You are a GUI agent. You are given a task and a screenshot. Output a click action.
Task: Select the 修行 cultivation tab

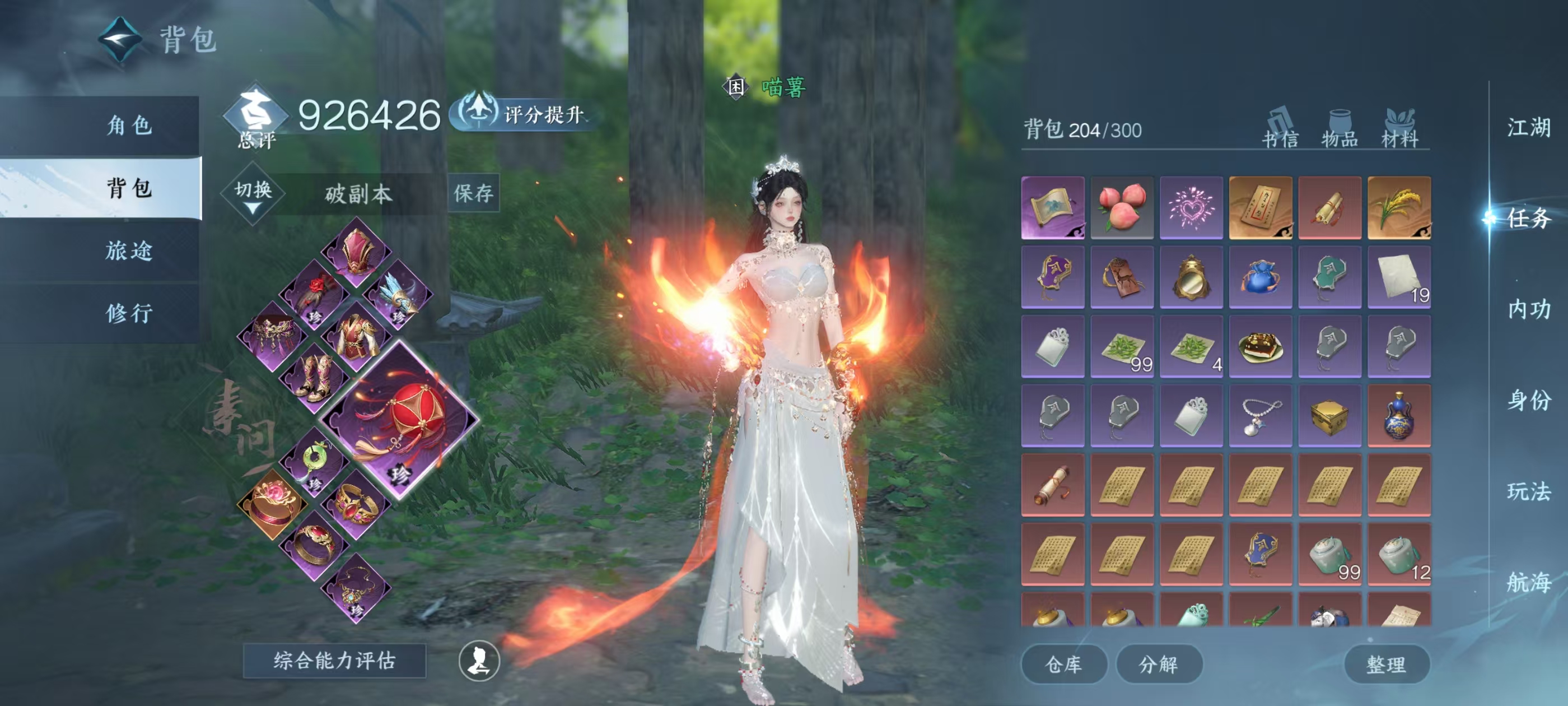(129, 313)
